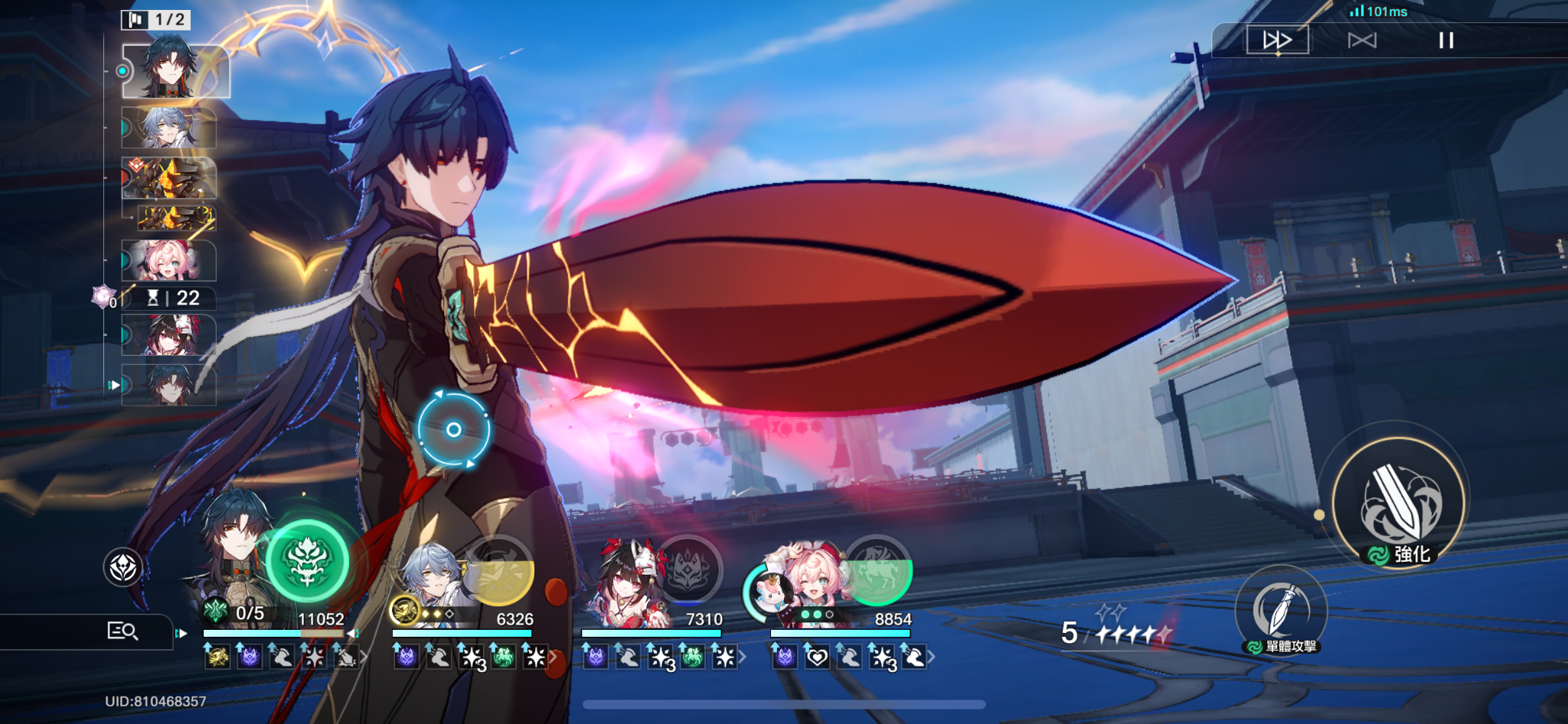Toggle the auto-battle button
This screenshot has height=724, width=1568.
(1362, 40)
